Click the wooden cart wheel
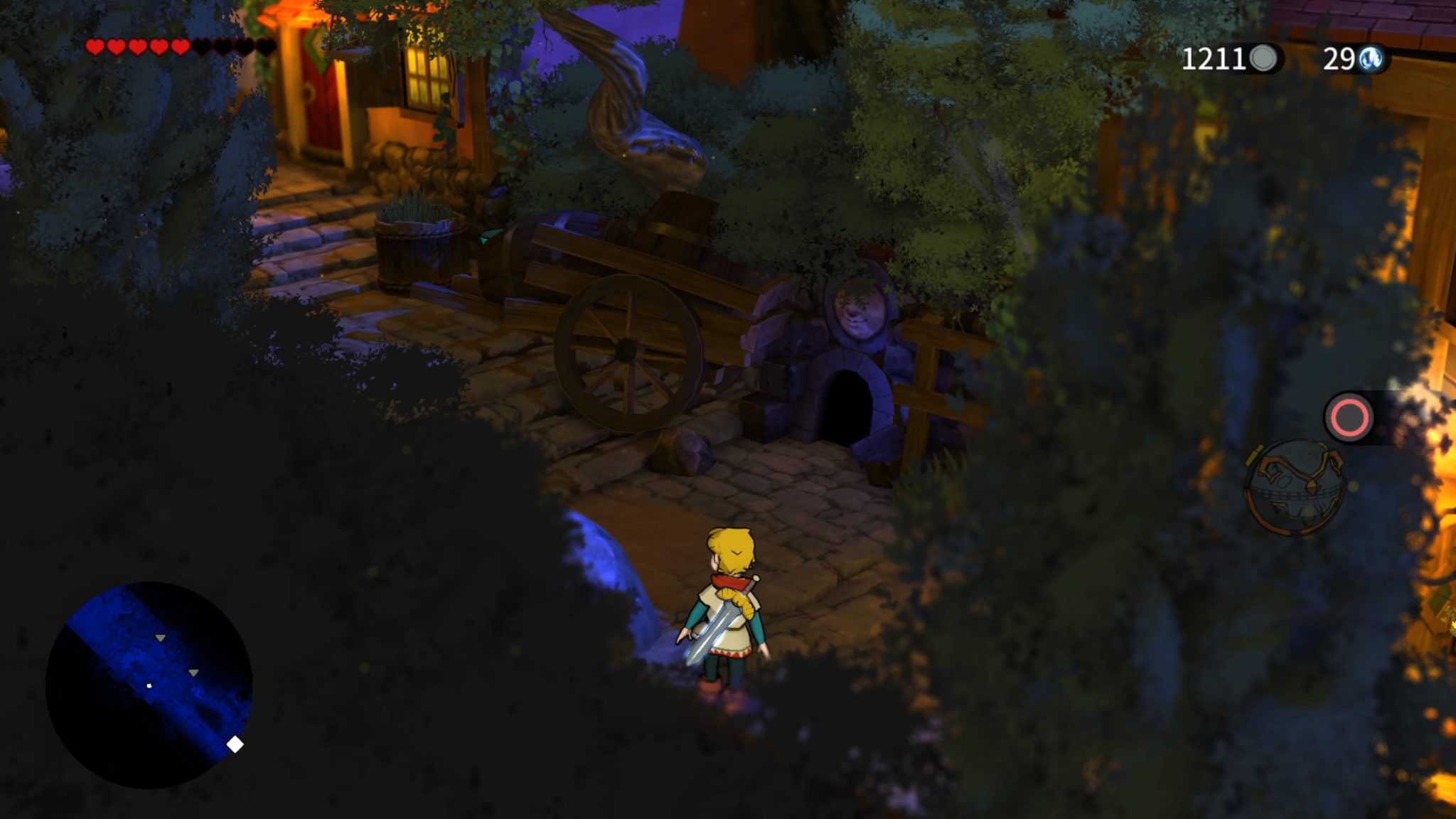The image size is (1456, 819). [624, 348]
